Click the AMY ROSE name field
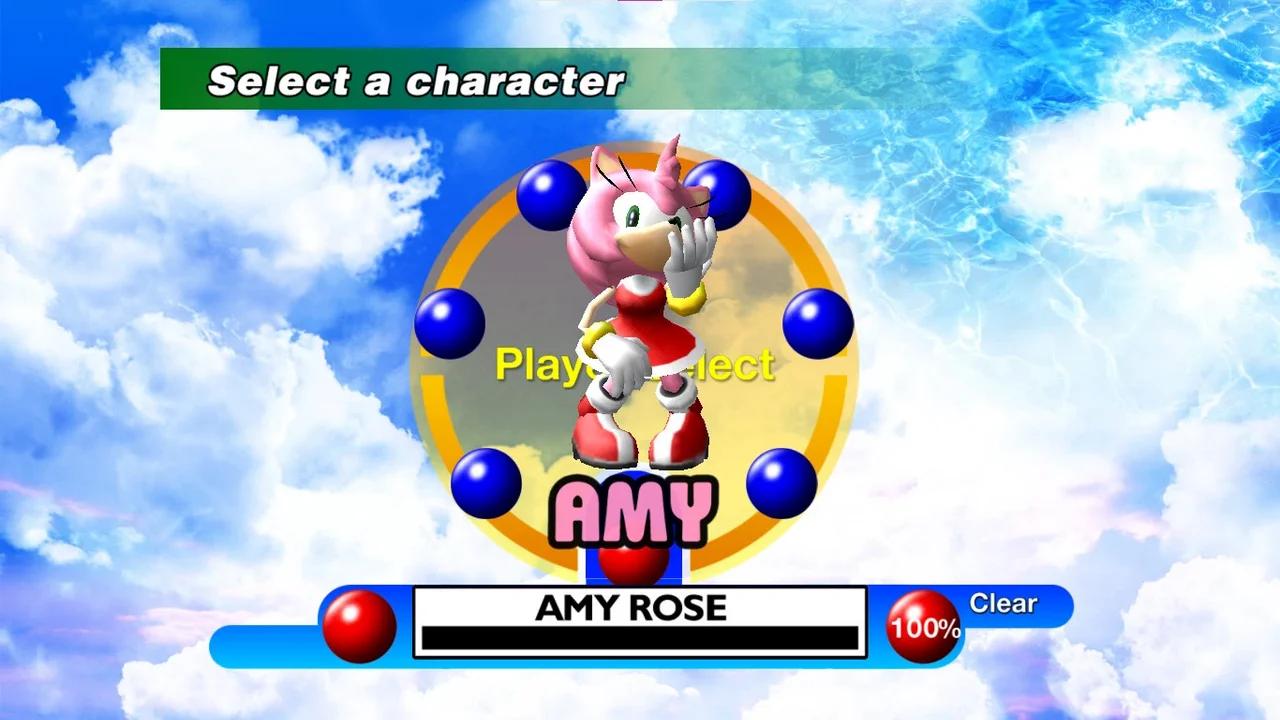 coord(640,608)
